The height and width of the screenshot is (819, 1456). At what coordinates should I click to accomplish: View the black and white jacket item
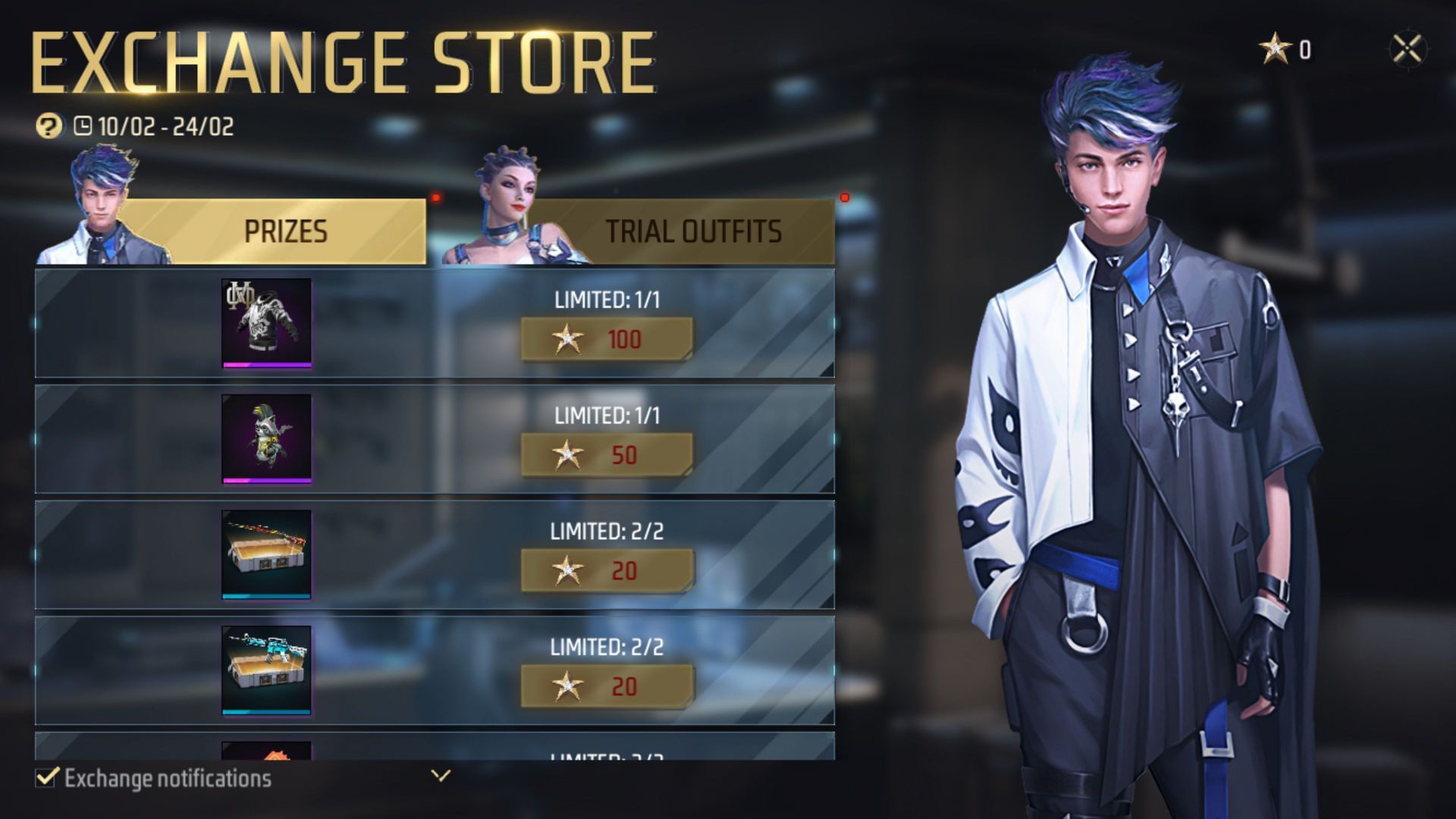pyautogui.click(x=266, y=323)
